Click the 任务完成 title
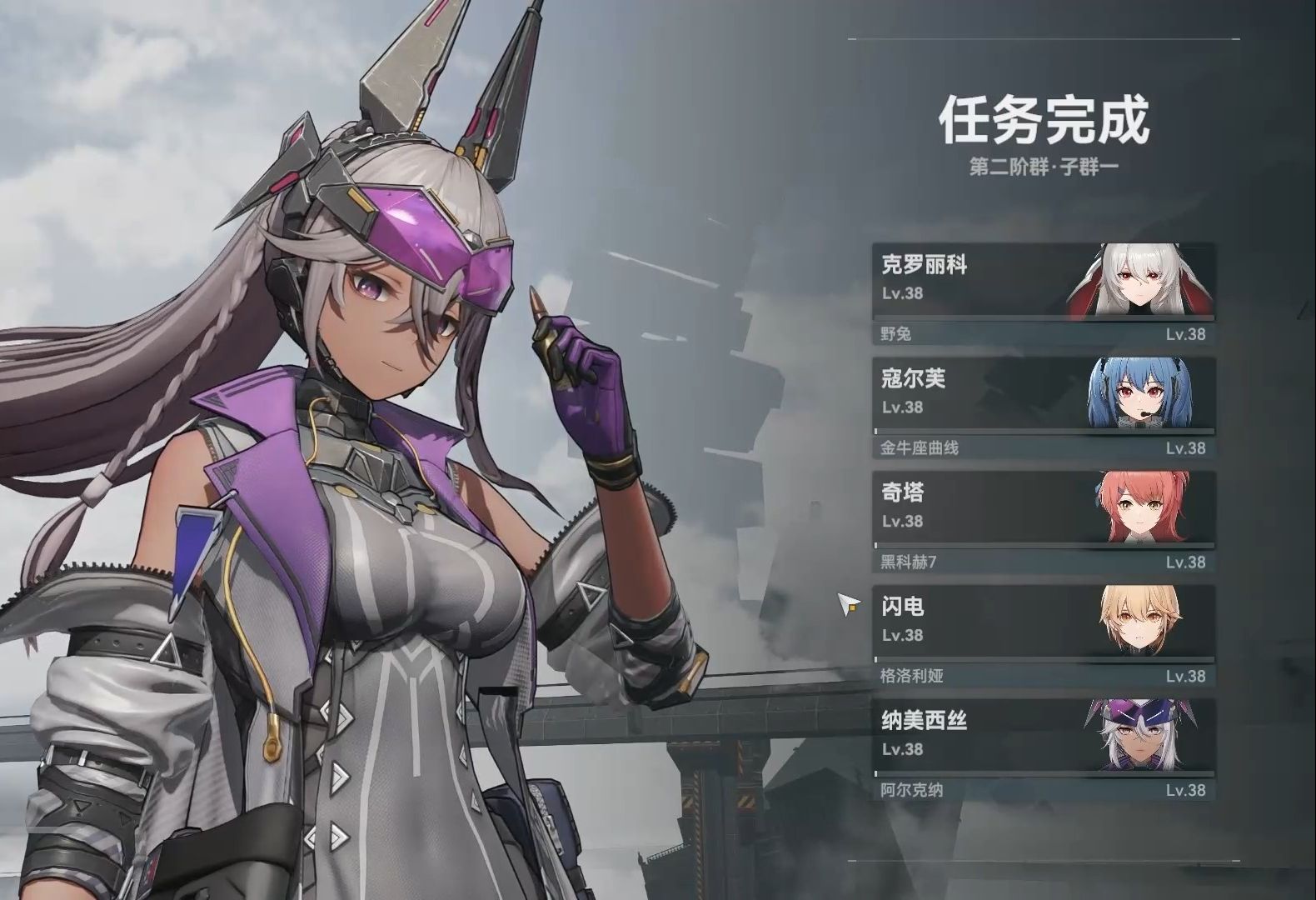The width and height of the screenshot is (1316, 900). (x=1045, y=121)
